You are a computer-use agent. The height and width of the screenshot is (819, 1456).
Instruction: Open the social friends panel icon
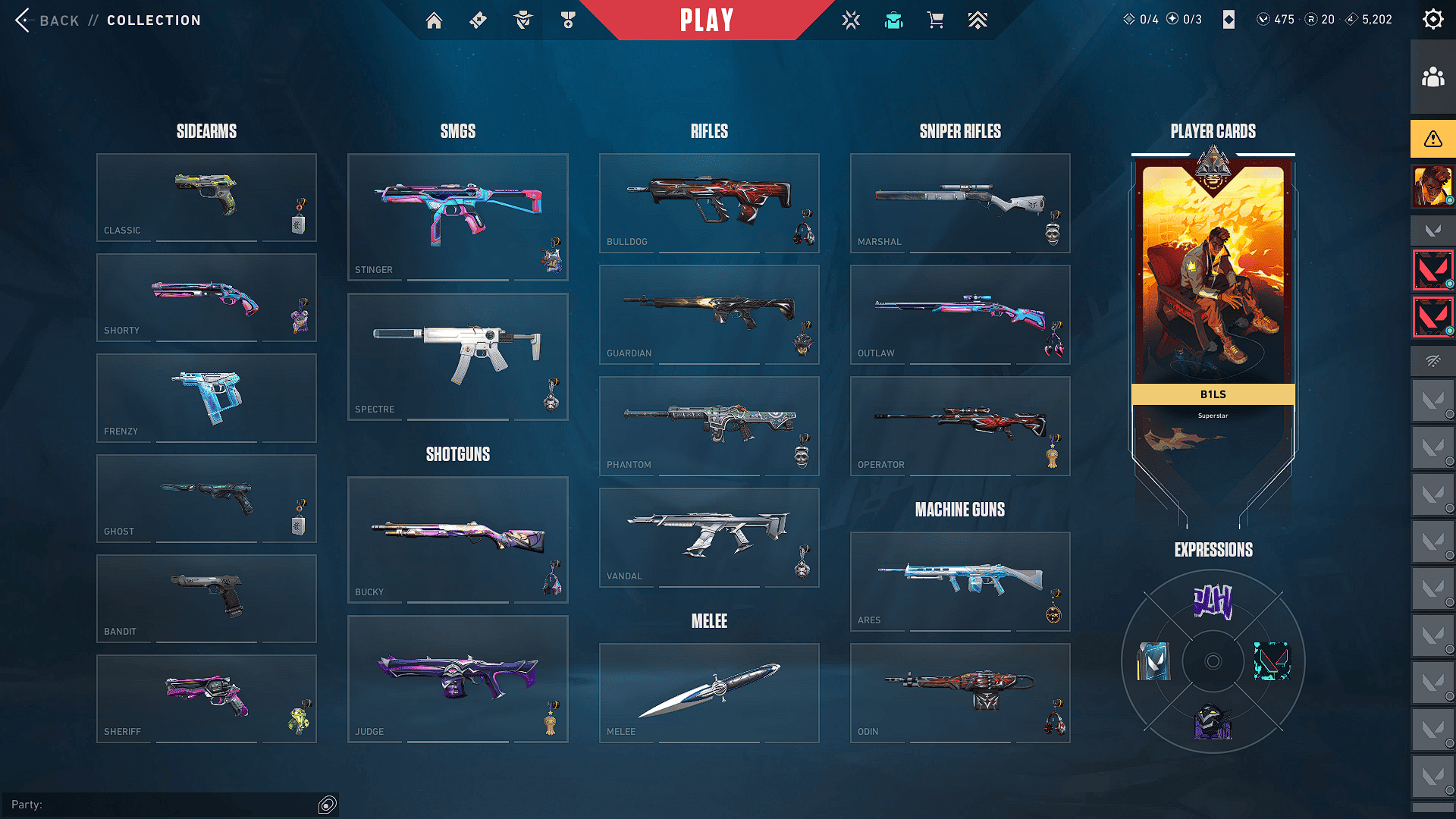[x=1432, y=77]
